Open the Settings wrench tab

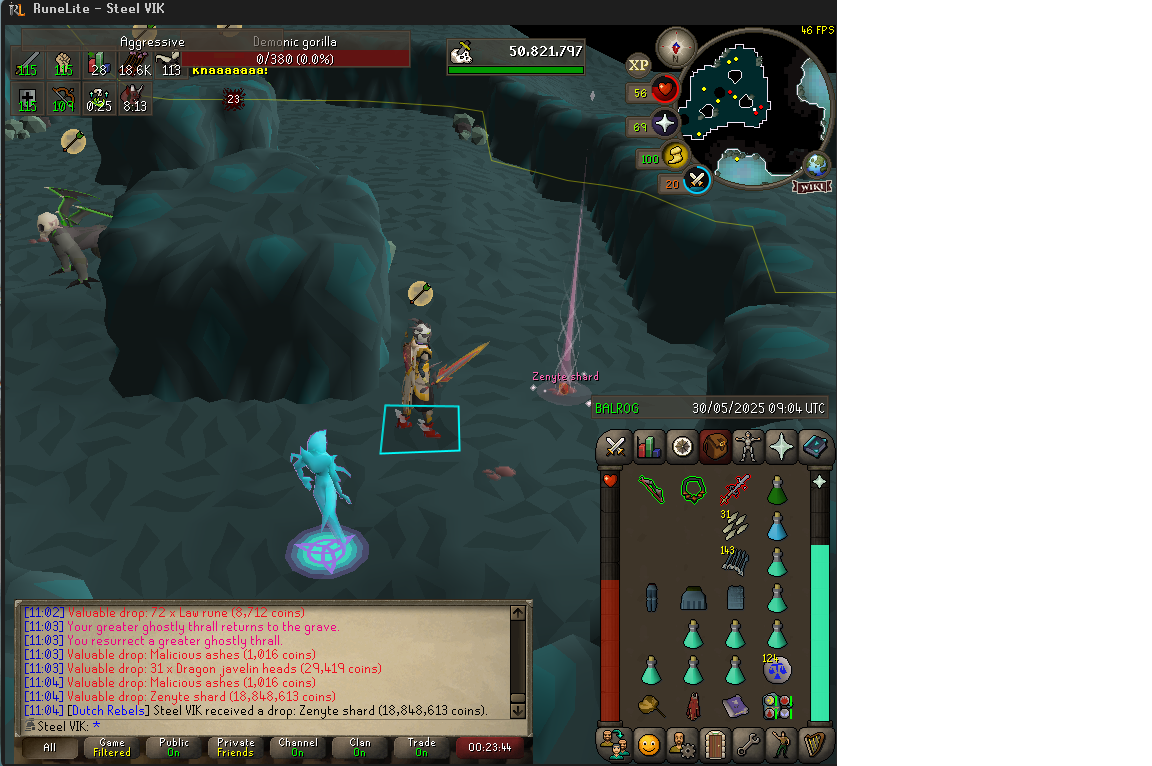point(748,744)
